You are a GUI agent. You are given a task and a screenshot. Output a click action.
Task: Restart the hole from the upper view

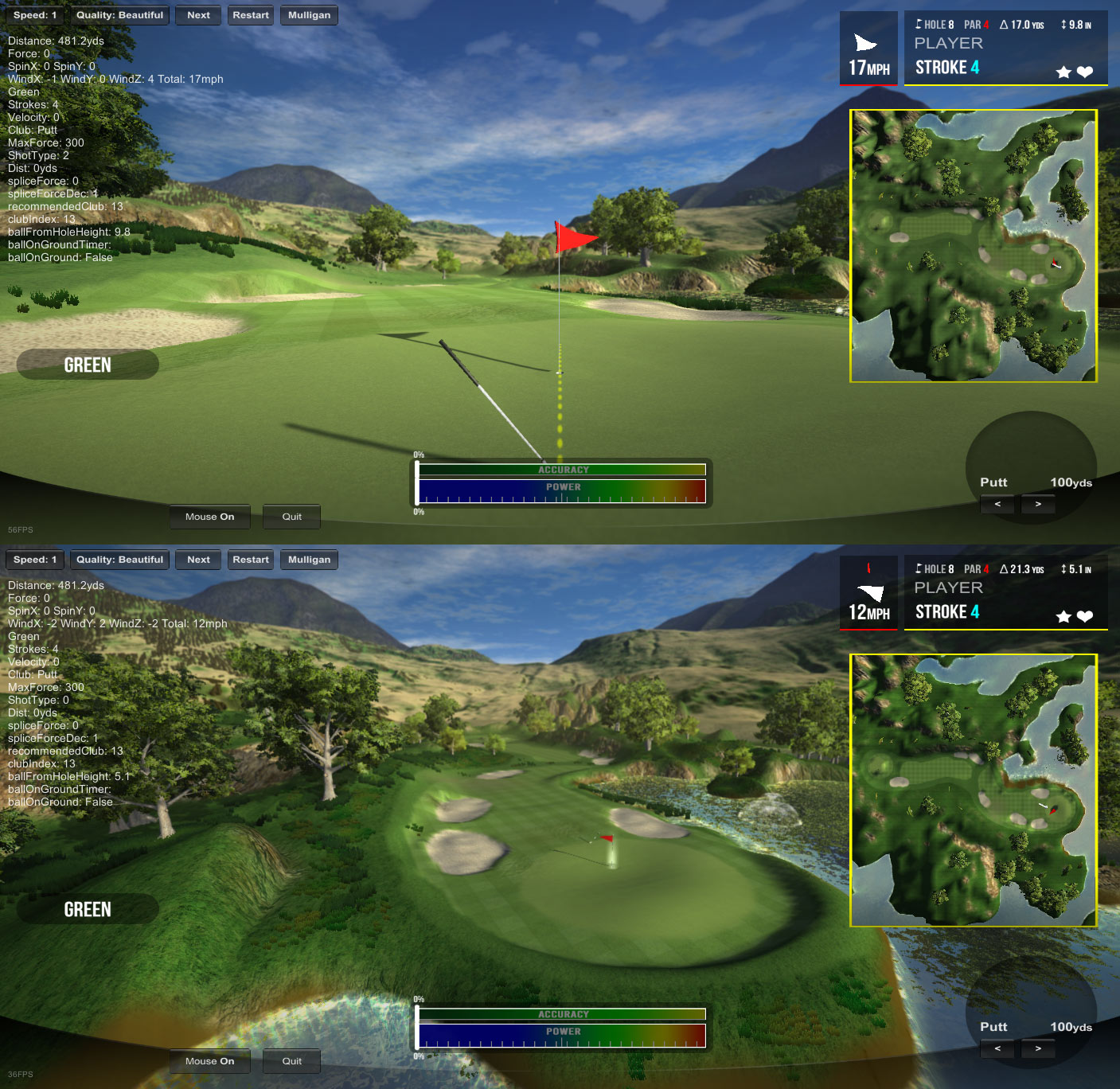pos(251,15)
